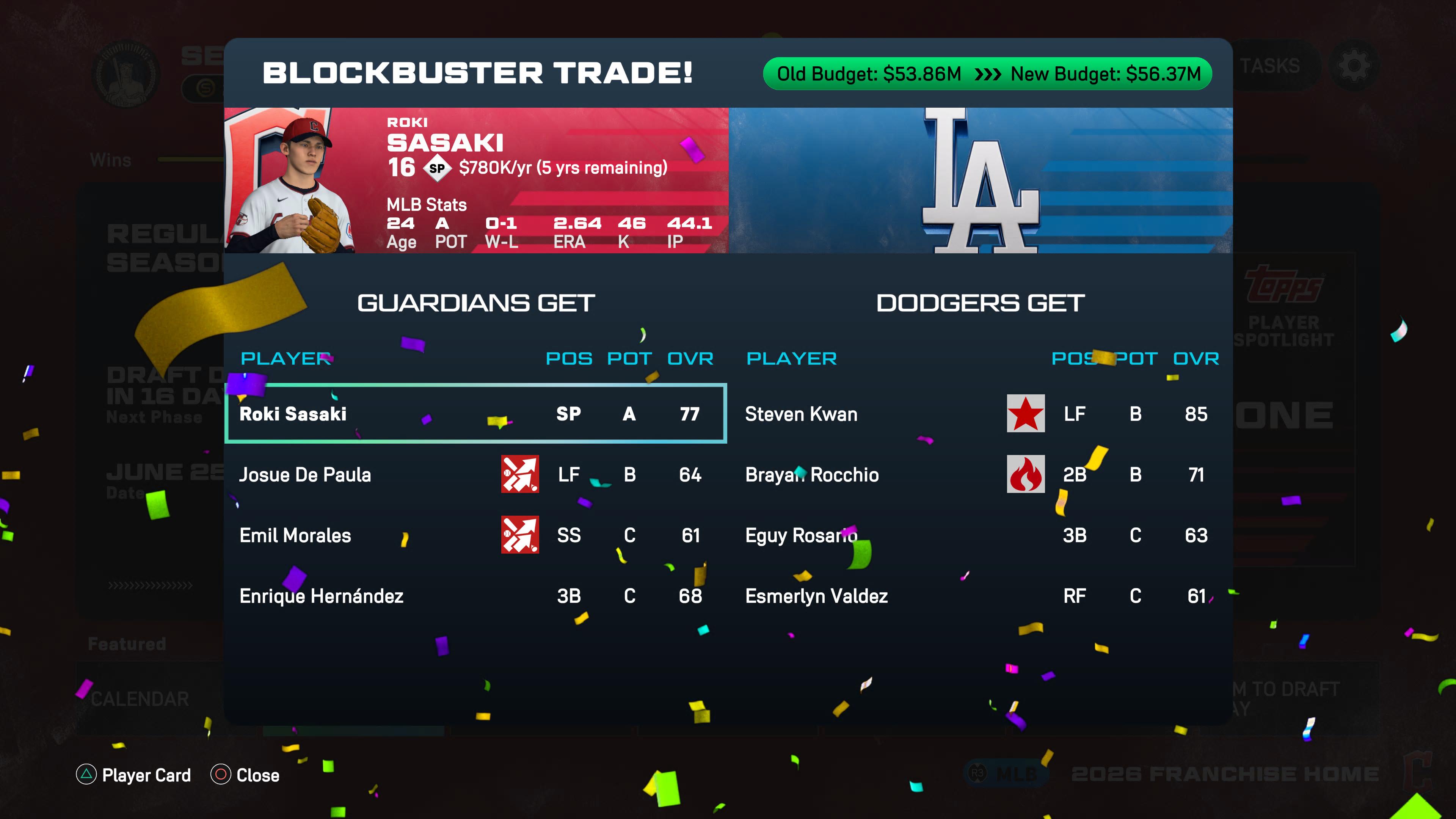Open the Calendar tile
The image size is (1456, 819).
pos(140,699)
